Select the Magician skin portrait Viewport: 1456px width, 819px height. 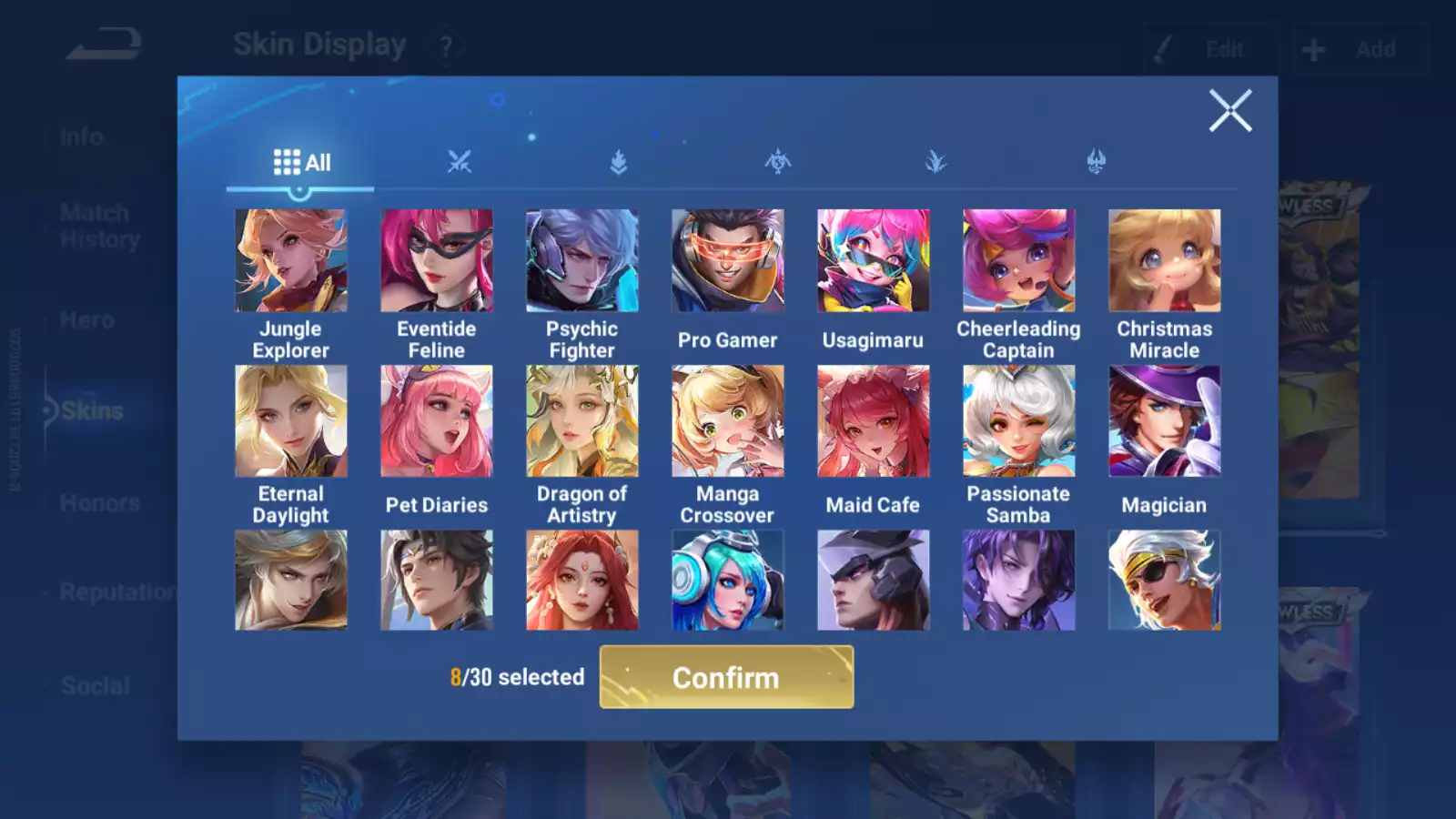tap(1165, 421)
